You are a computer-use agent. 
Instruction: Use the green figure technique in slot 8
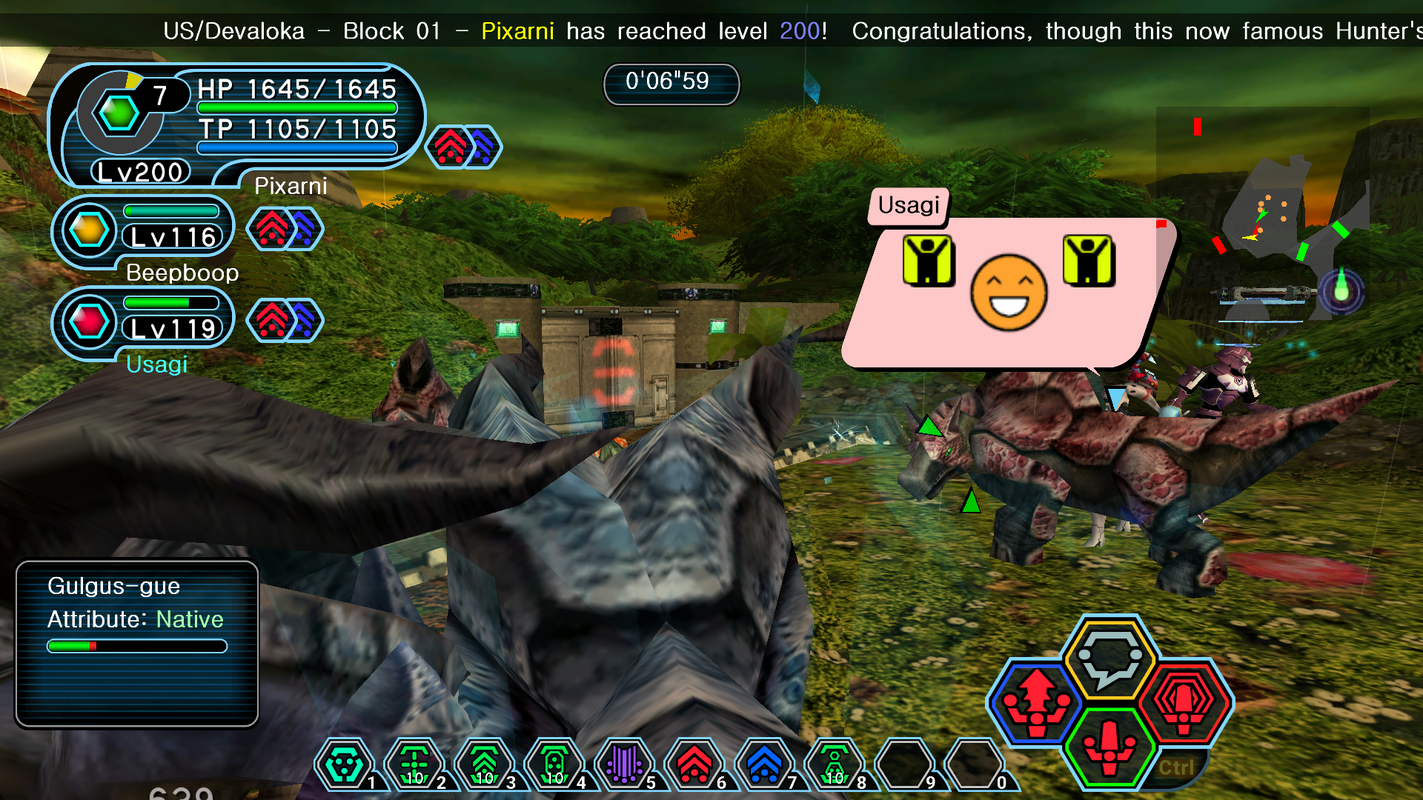834,765
